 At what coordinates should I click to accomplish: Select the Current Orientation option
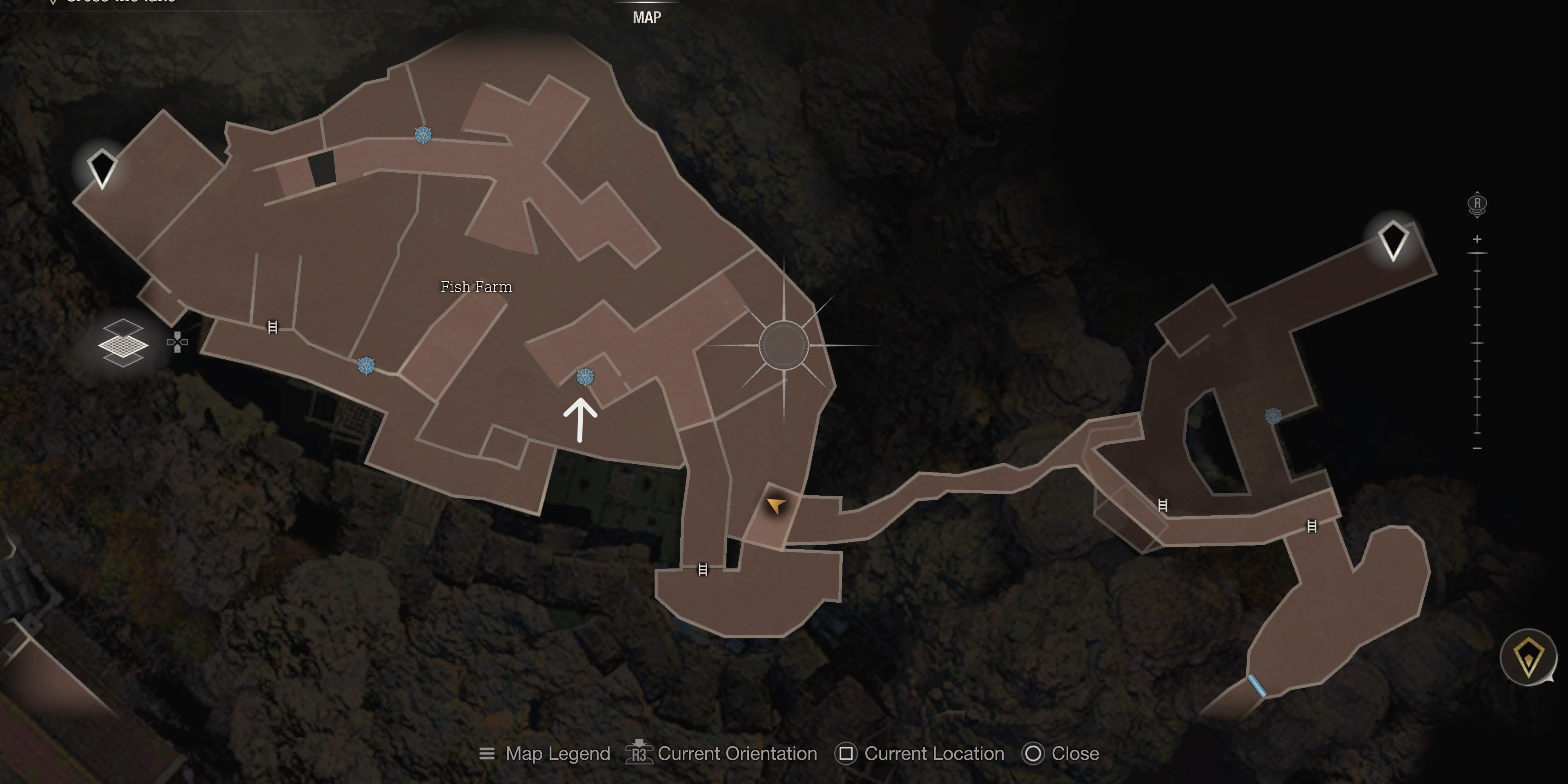coord(721,753)
